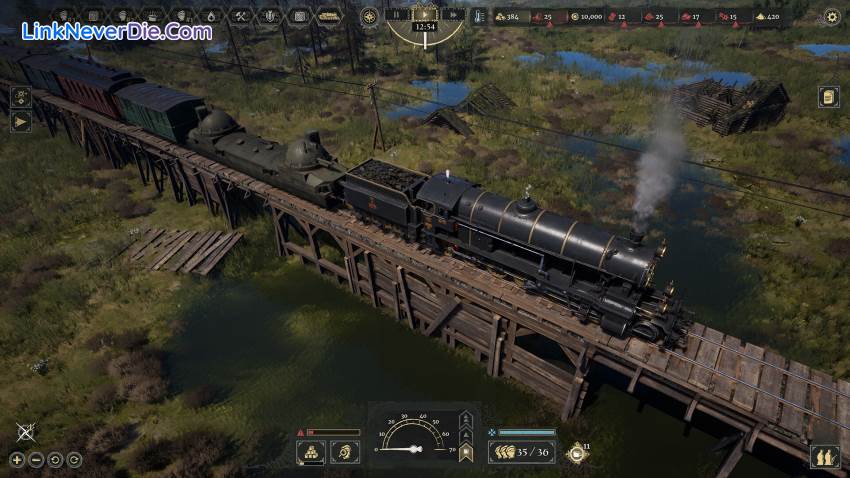This screenshot has height=478, width=850.
Task: Click the arrow play button on left edge
Action: 20,122
